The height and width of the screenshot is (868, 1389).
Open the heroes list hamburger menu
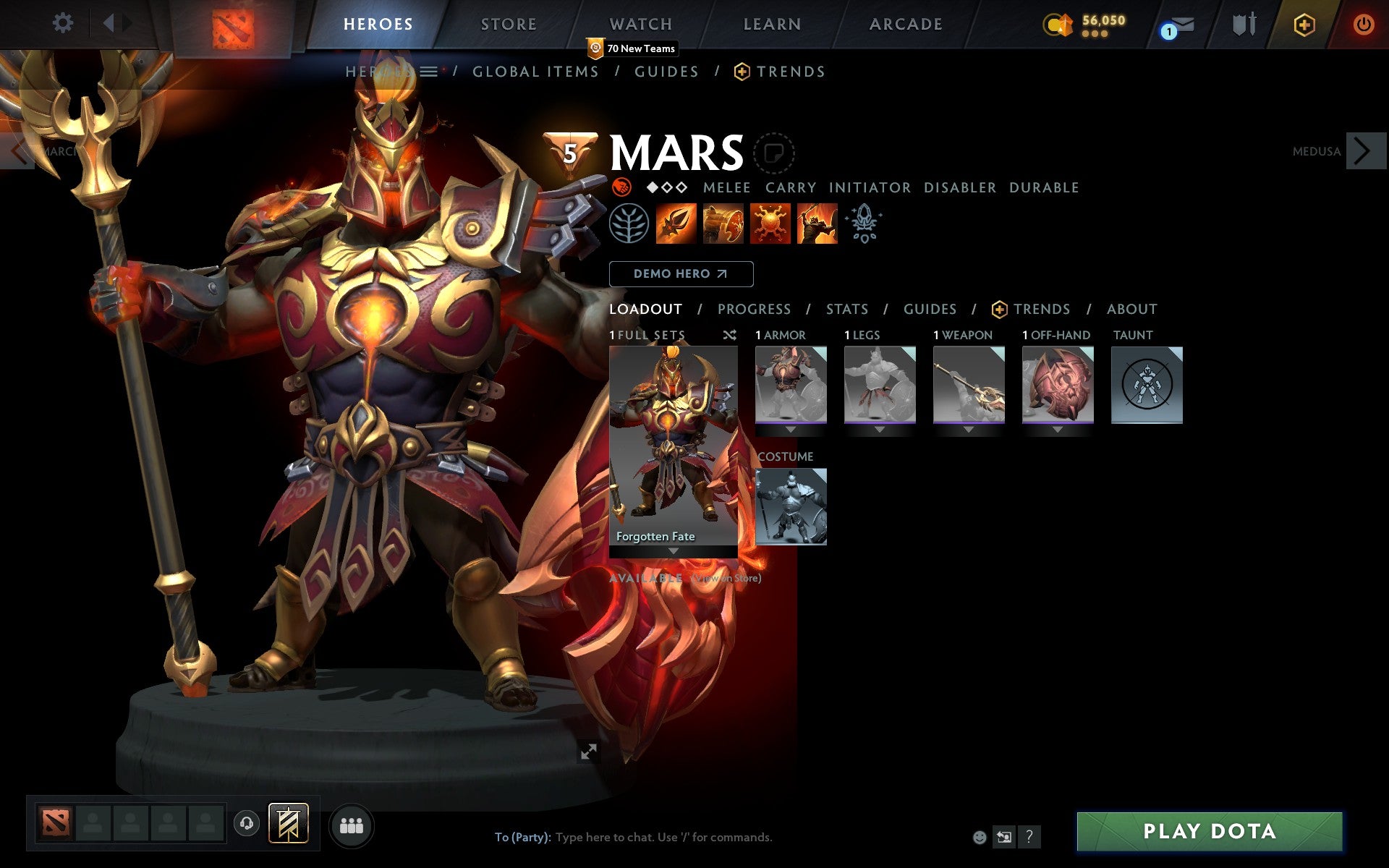(430, 71)
